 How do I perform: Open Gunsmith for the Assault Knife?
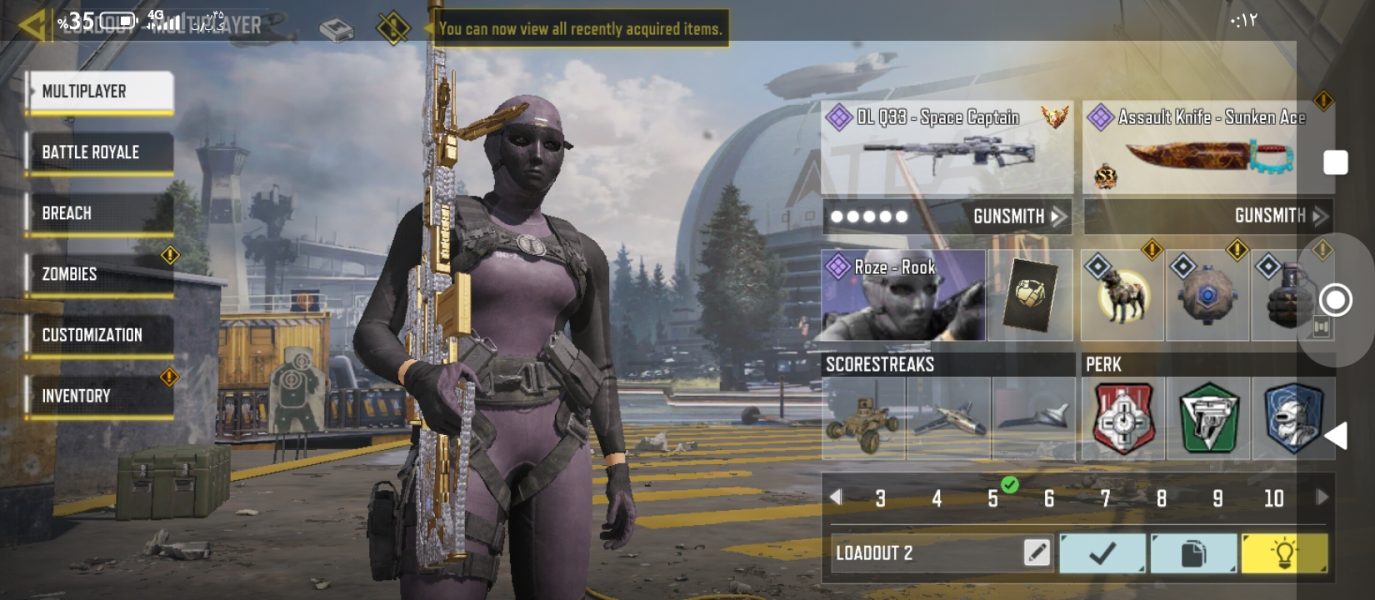point(1281,216)
